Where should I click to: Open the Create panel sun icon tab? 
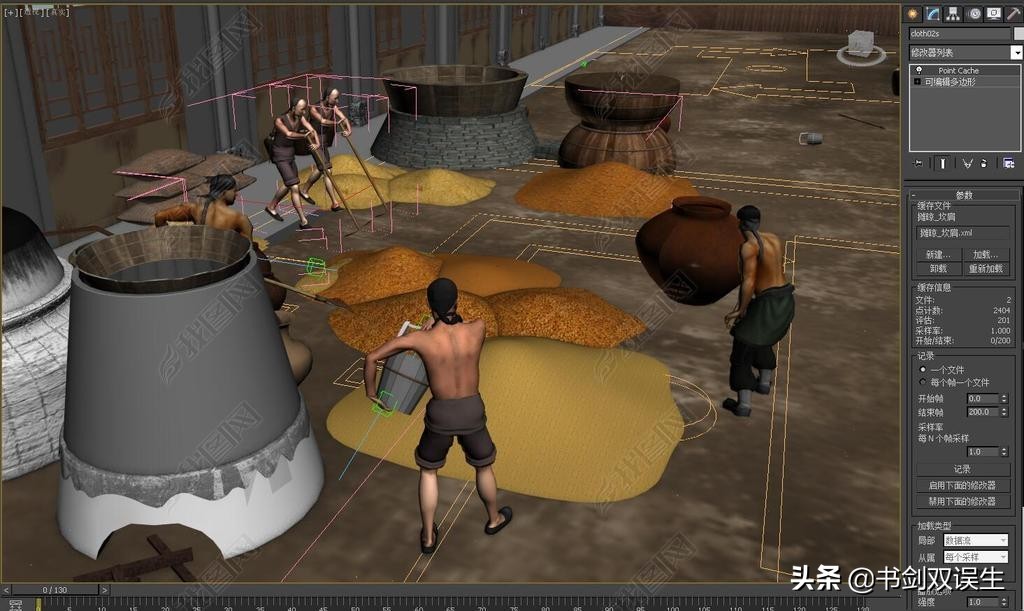913,13
